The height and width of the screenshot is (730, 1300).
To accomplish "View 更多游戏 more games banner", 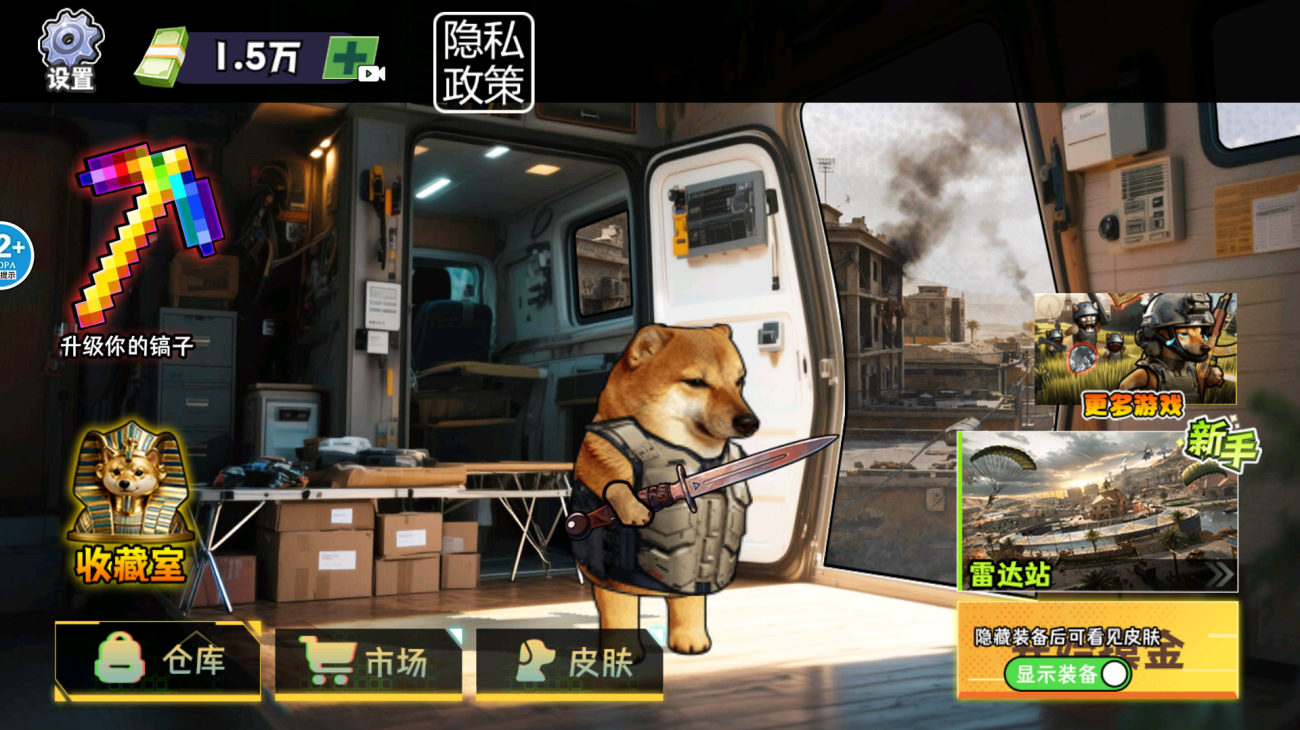I will [x=1135, y=350].
